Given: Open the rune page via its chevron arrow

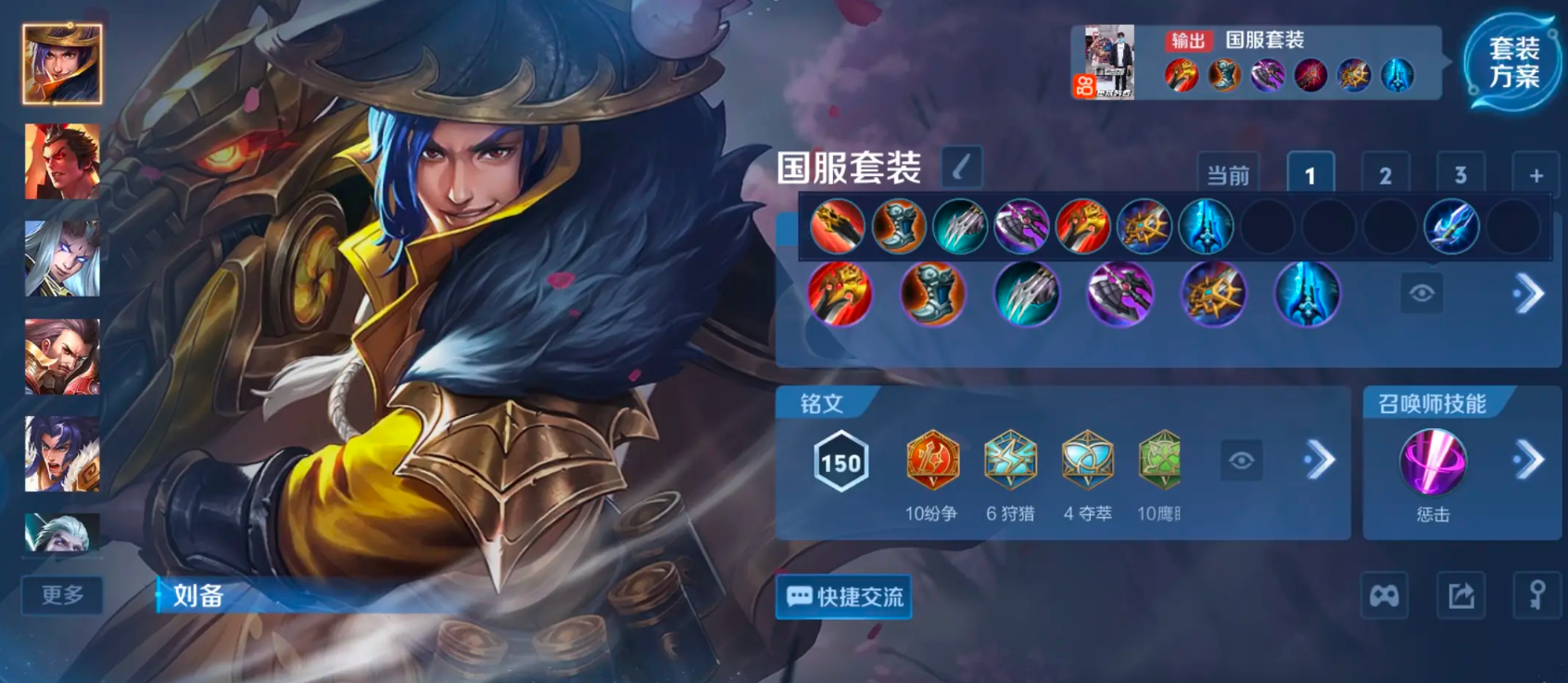Looking at the screenshot, I should click(x=1319, y=462).
